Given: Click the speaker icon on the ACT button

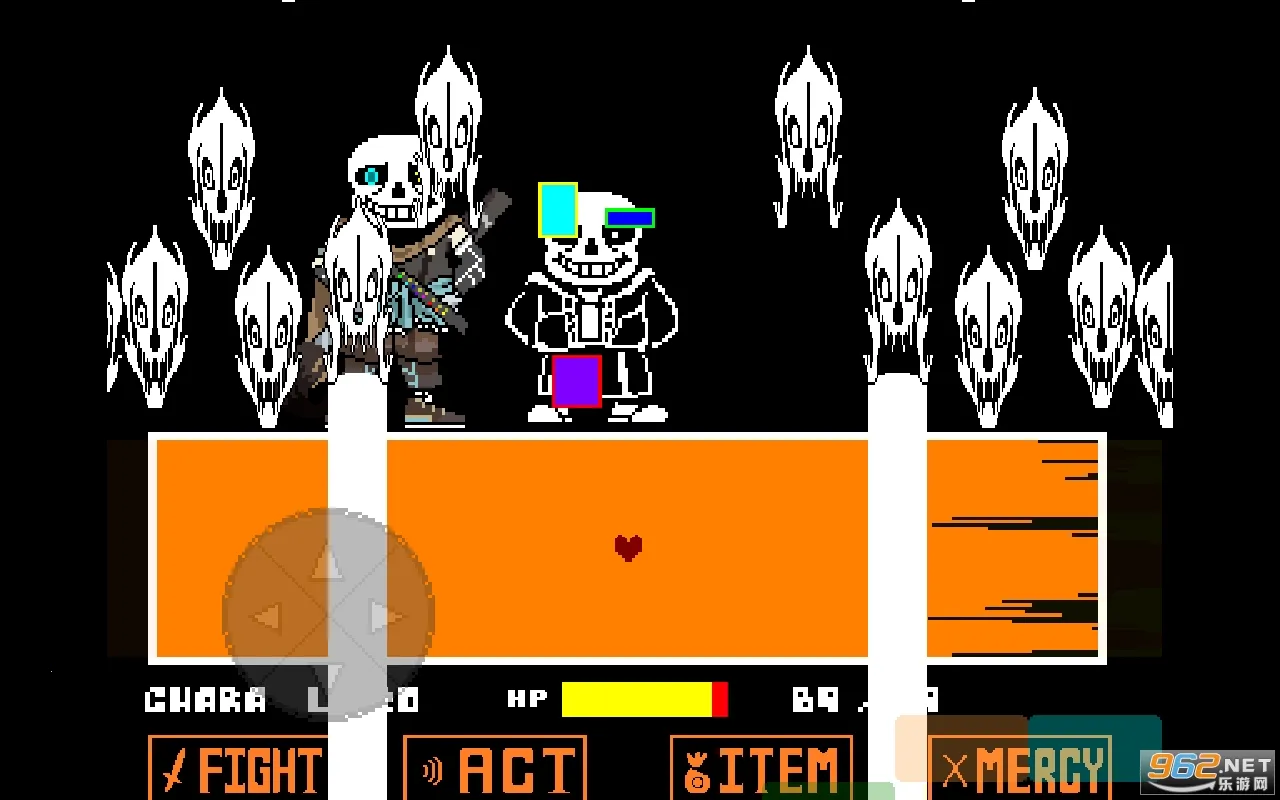Looking at the screenshot, I should (432, 768).
